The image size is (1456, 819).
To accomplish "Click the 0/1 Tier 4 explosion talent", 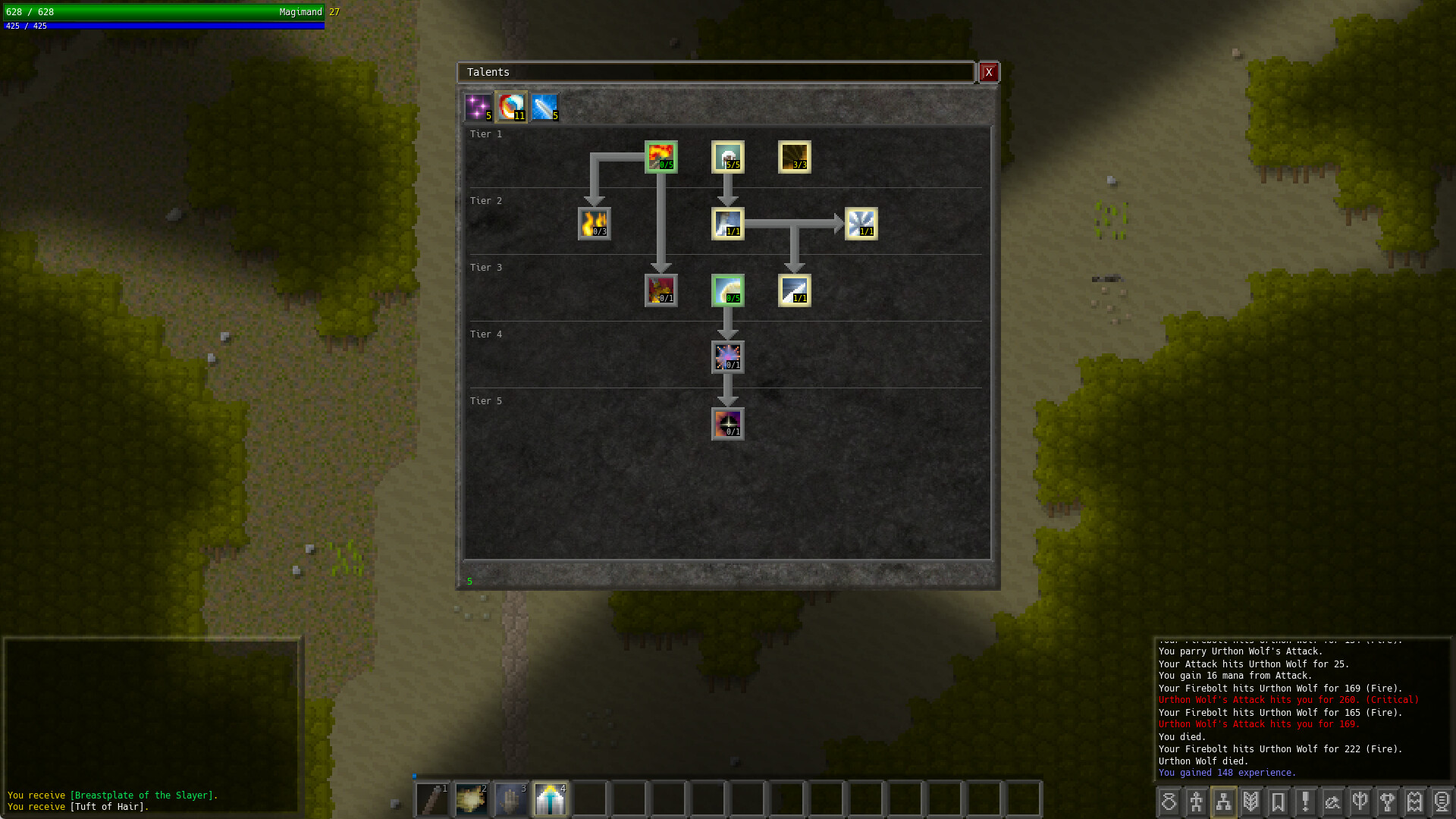I will [x=727, y=356].
